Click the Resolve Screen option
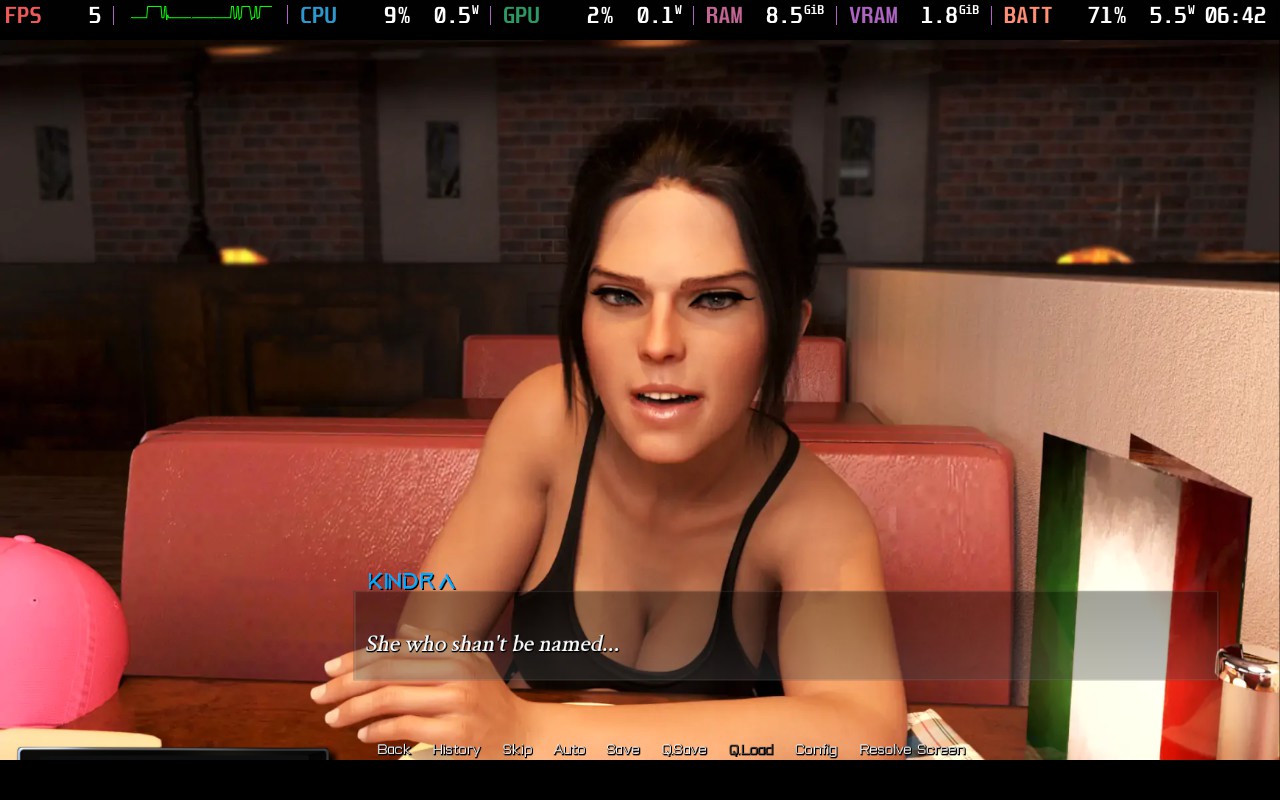 tap(912, 749)
